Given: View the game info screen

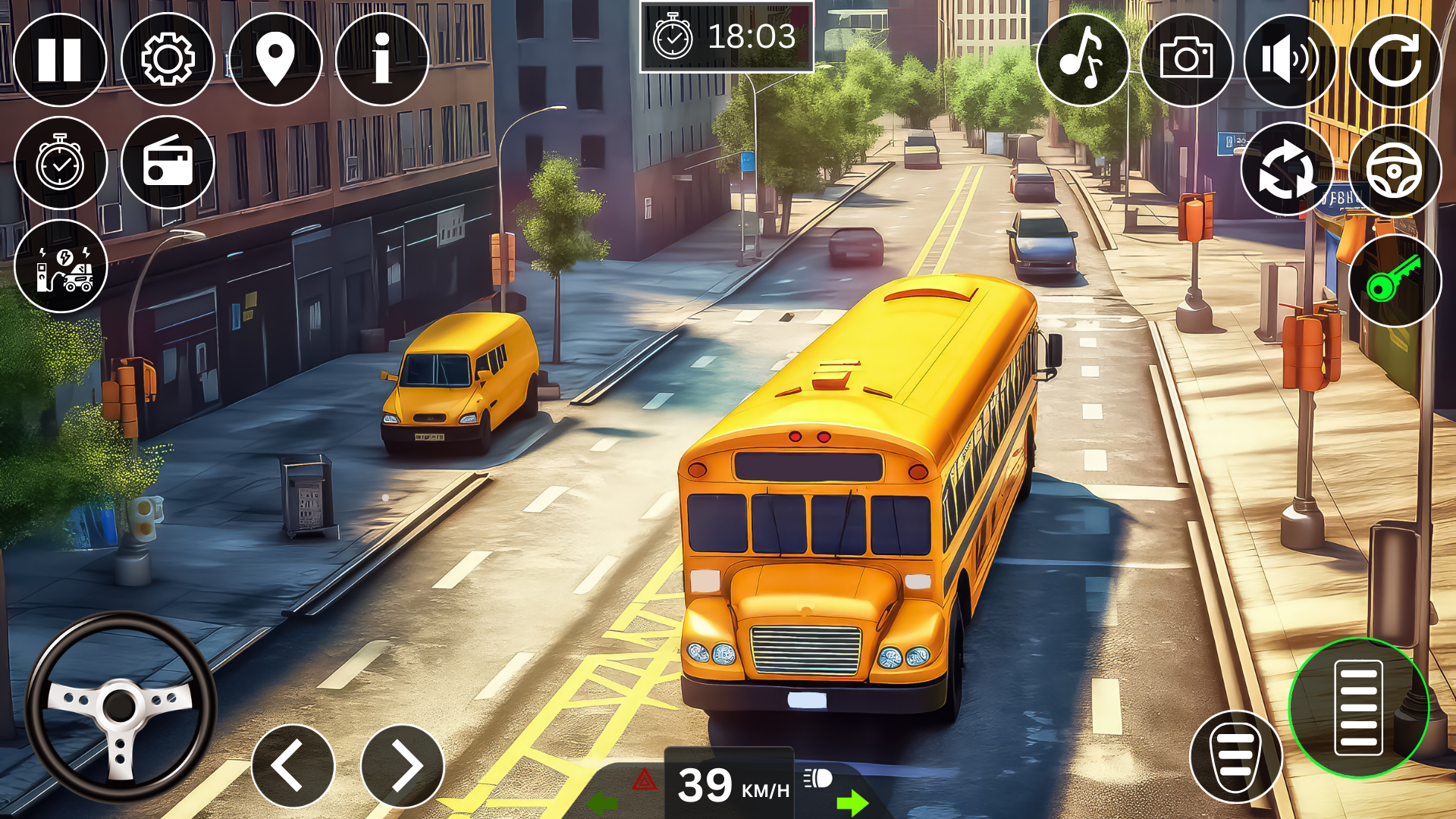Looking at the screenshot, I should tap(381, 59).
